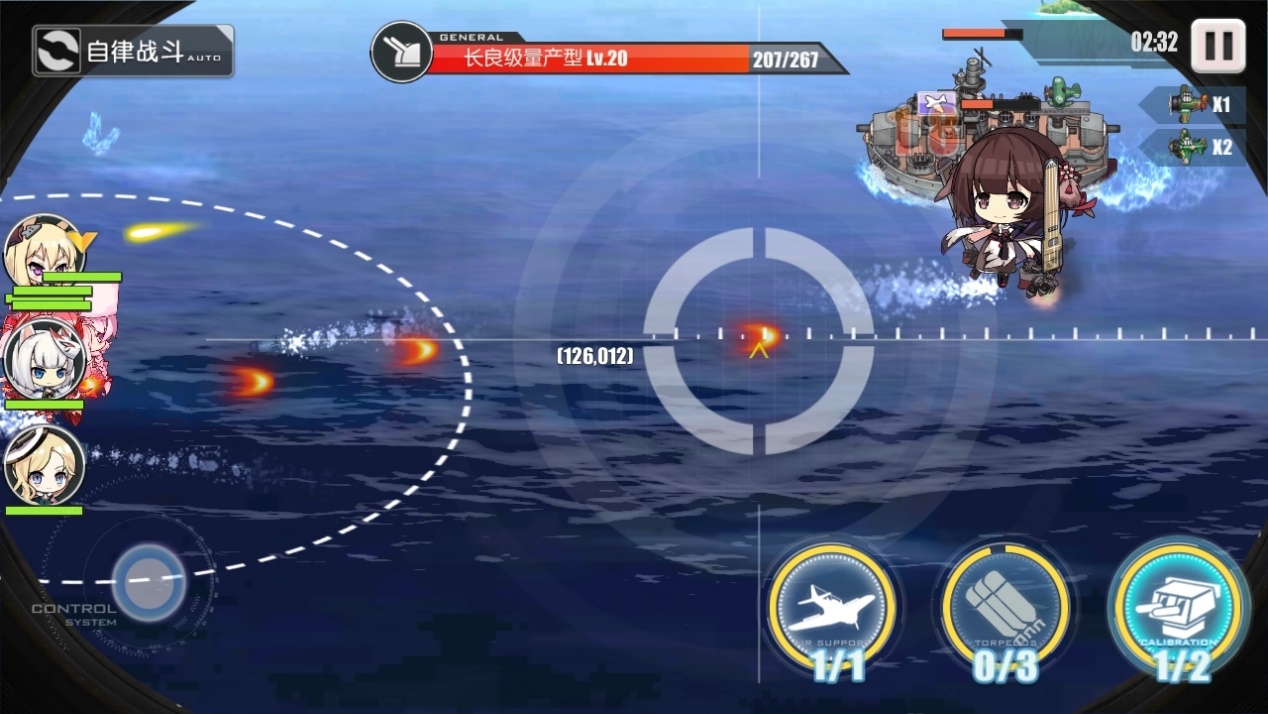Select the blonde ship girl portrait with gold chevron
Screen dimensions: 1268x714
45,253
